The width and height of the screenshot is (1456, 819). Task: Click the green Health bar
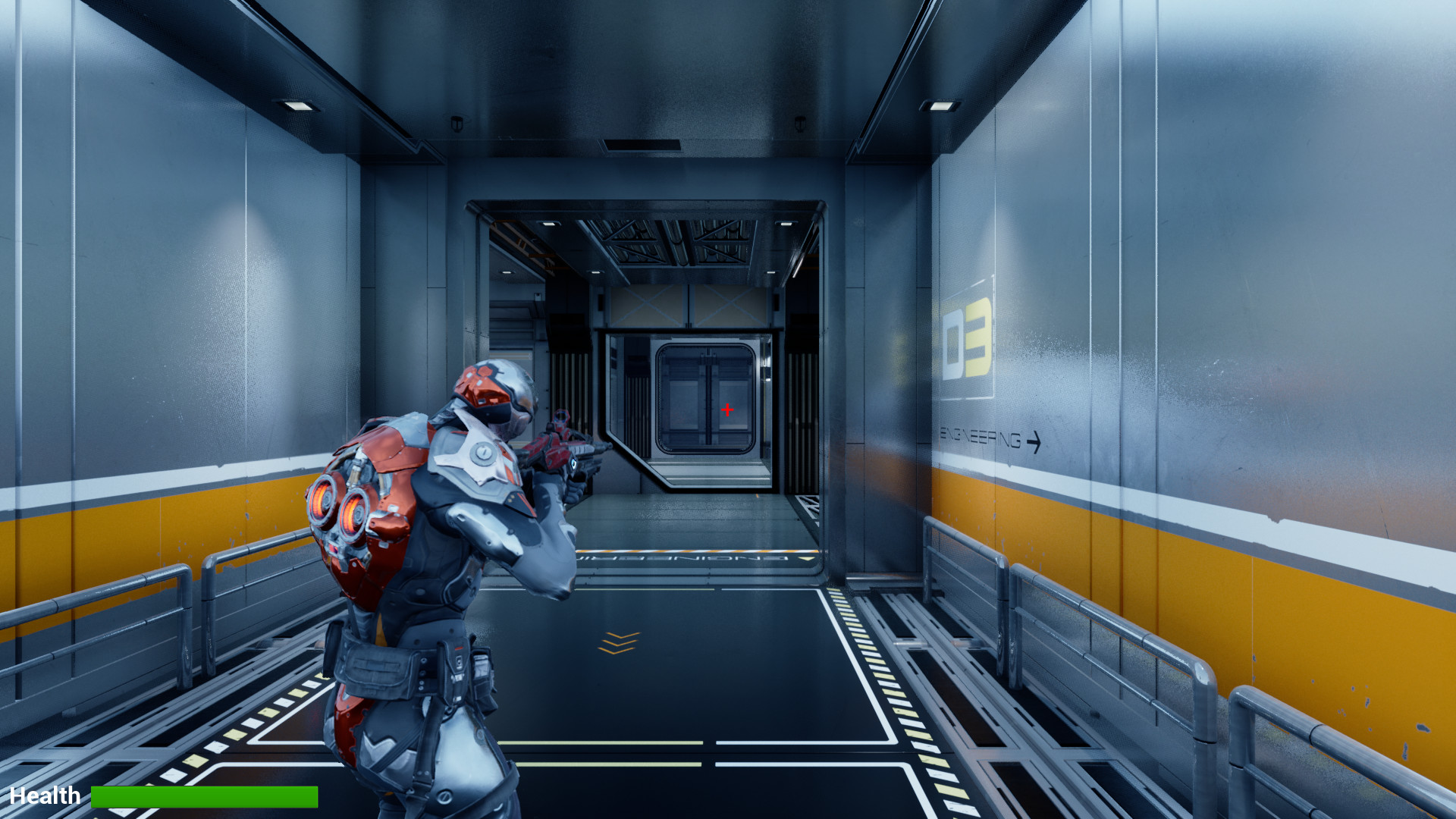click(203, 796)
